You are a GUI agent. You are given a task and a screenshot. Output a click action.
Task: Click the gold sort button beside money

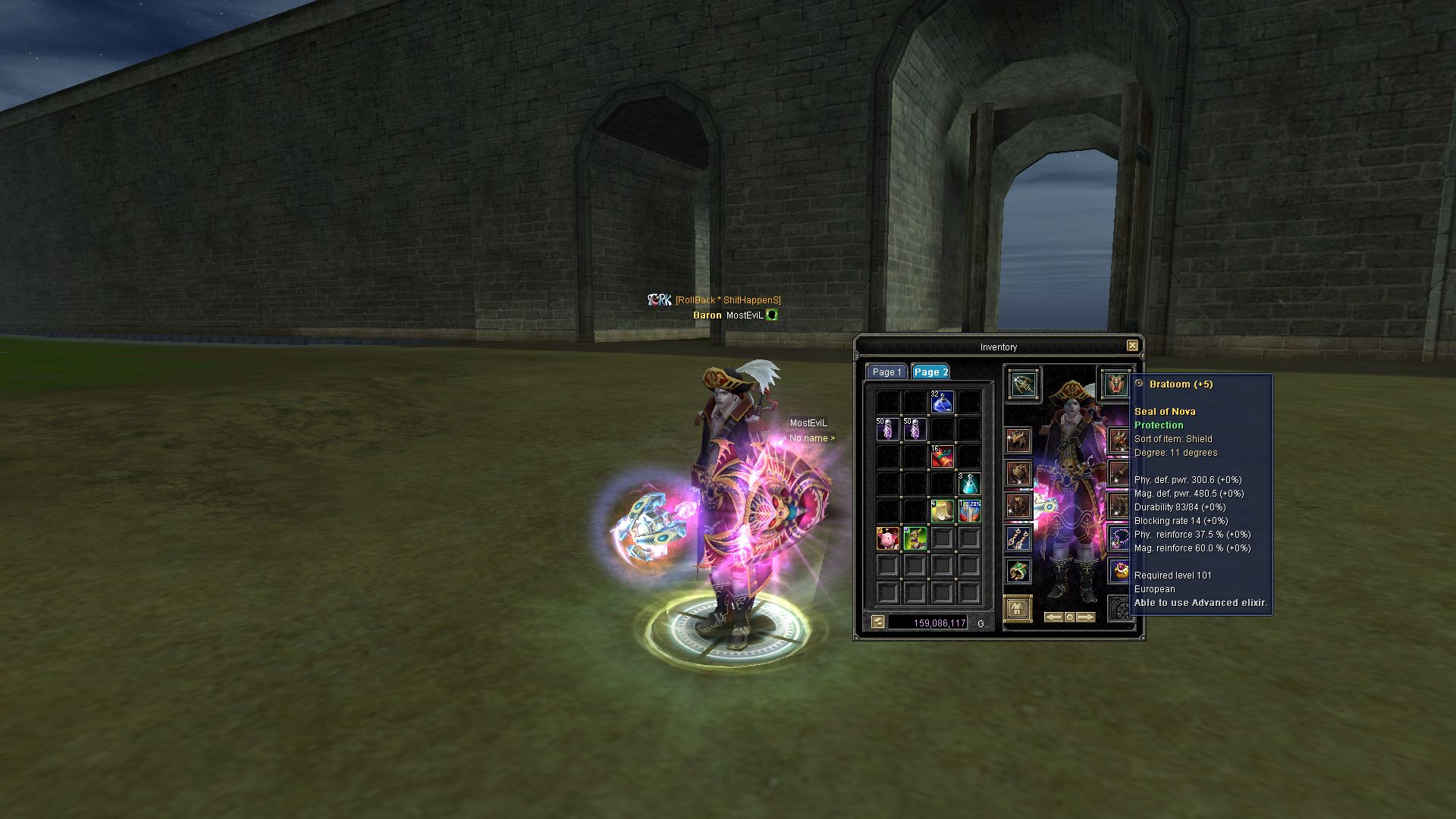click(878, 623)
